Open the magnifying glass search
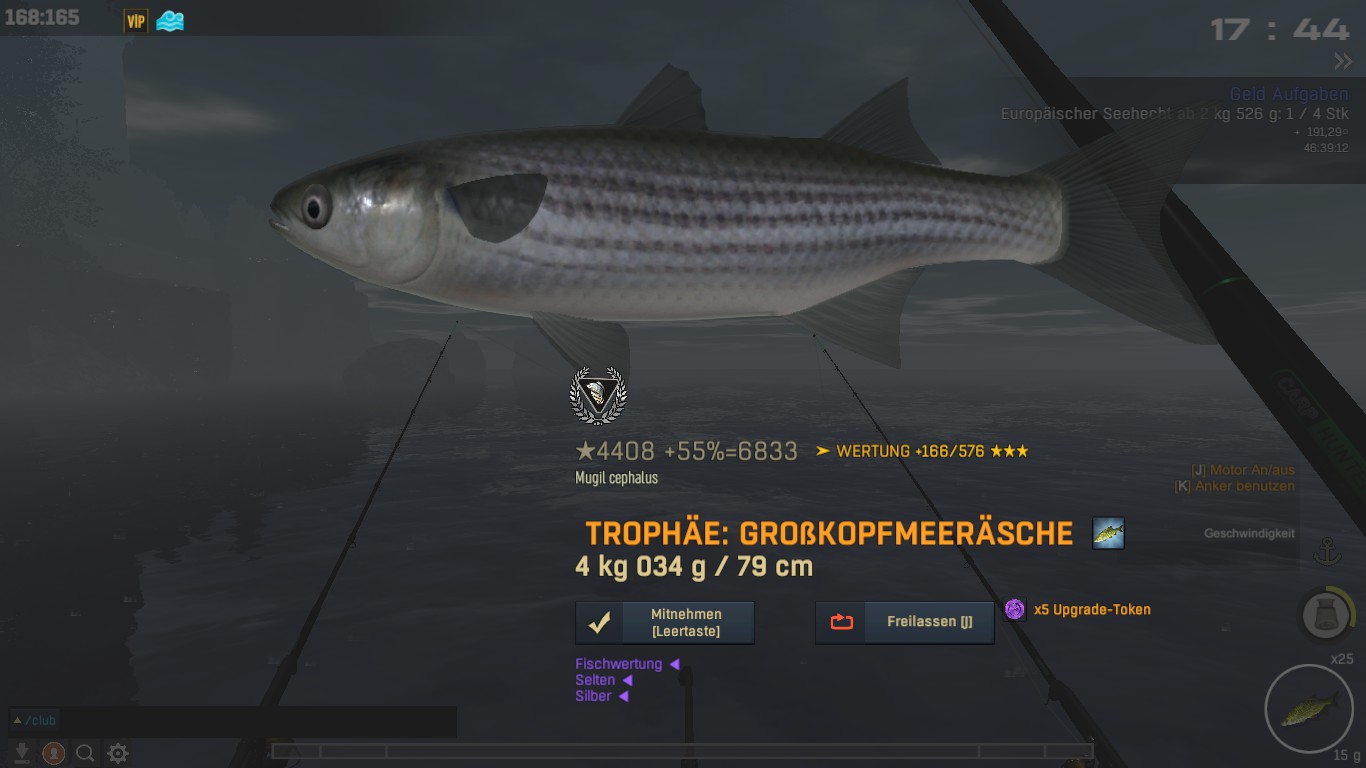This screenshot has width=1366, height=768. click(86, 753)
